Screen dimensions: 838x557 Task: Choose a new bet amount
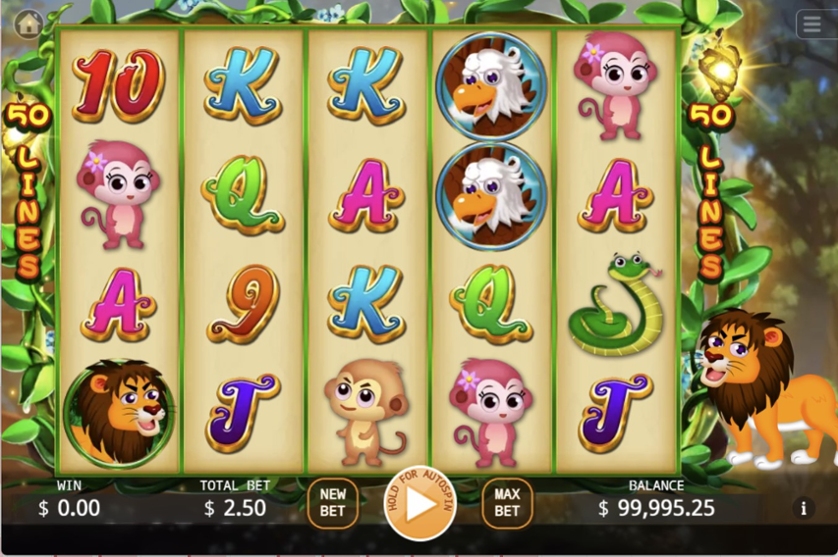click(332, 503)
